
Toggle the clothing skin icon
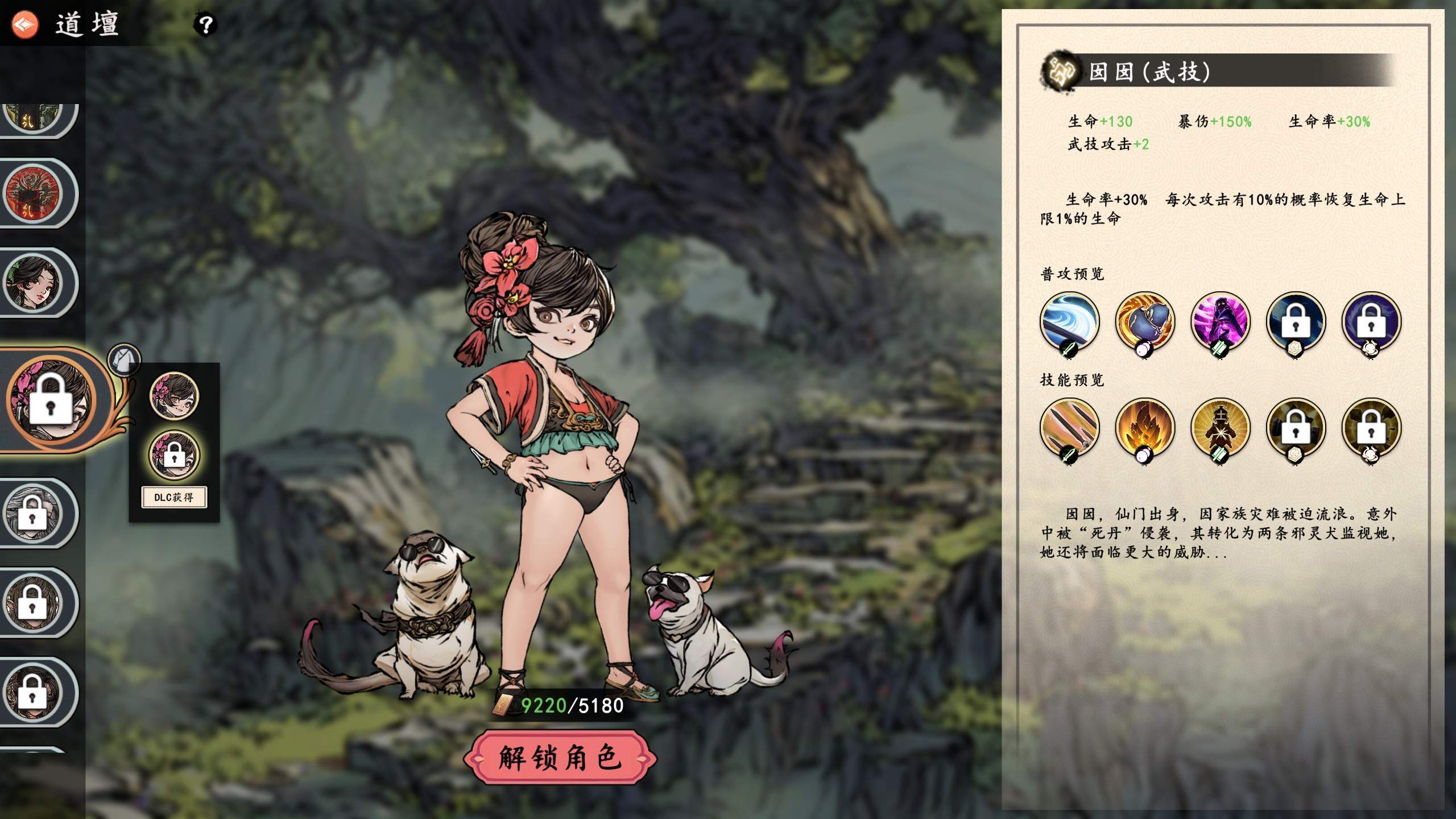(123, 358)
